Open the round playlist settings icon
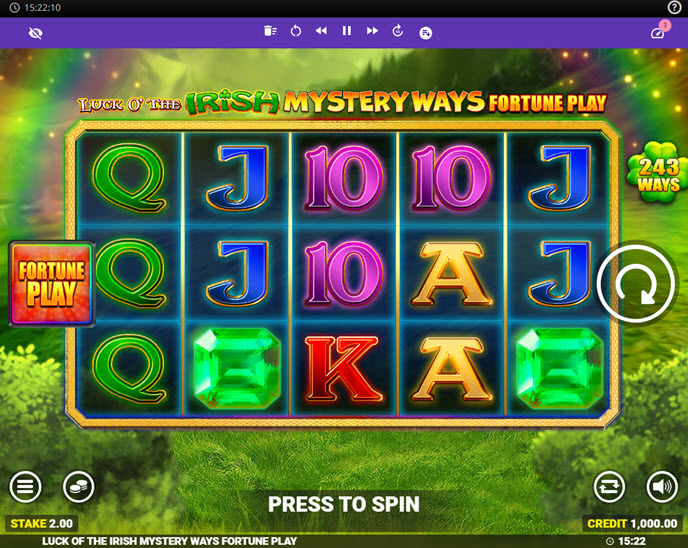 point(425,33)
